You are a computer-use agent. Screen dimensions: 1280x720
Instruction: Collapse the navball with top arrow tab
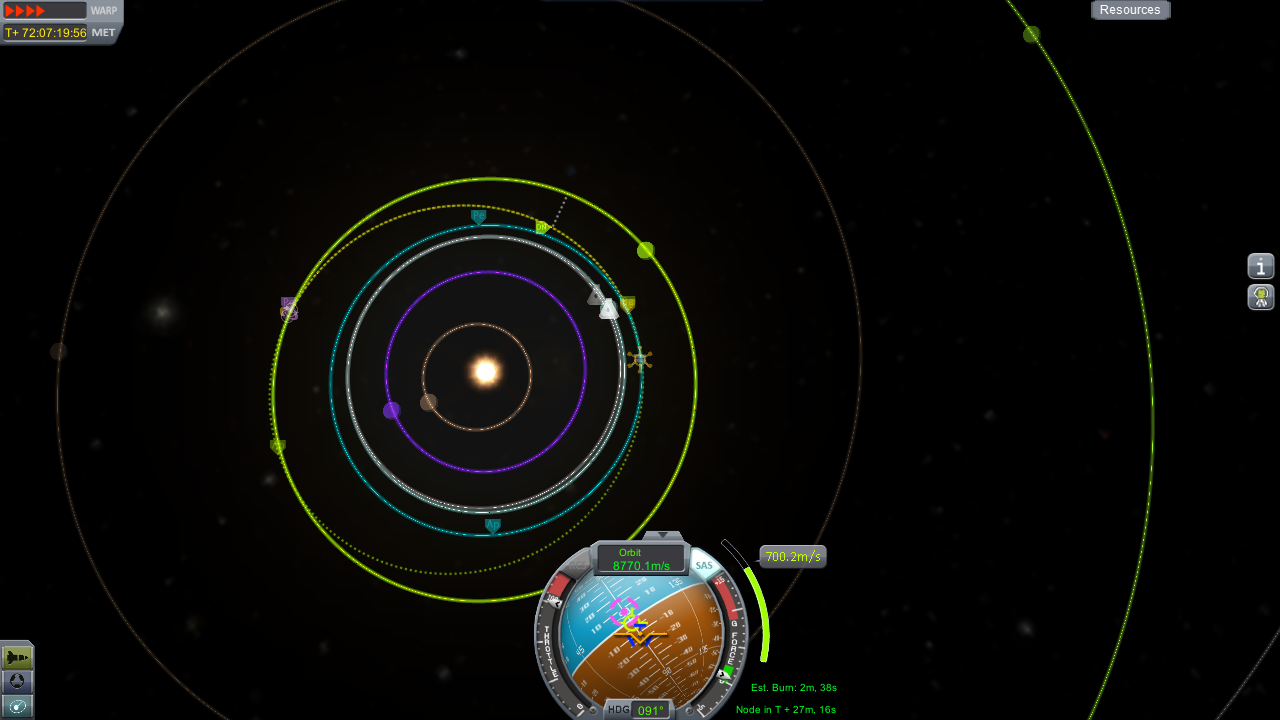[662, 537]
